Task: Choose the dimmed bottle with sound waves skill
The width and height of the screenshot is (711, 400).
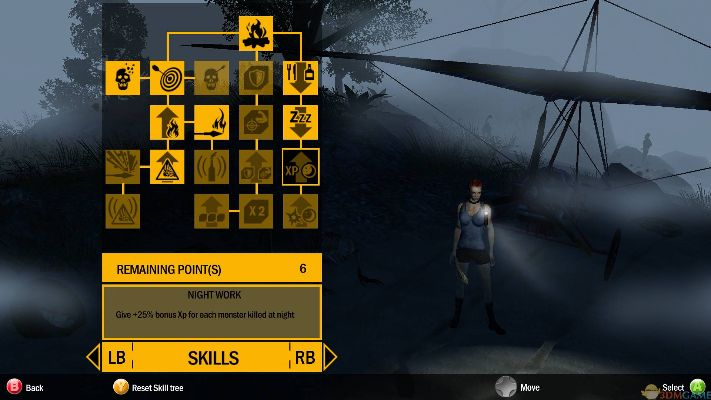Action: (x=211, y=166)
